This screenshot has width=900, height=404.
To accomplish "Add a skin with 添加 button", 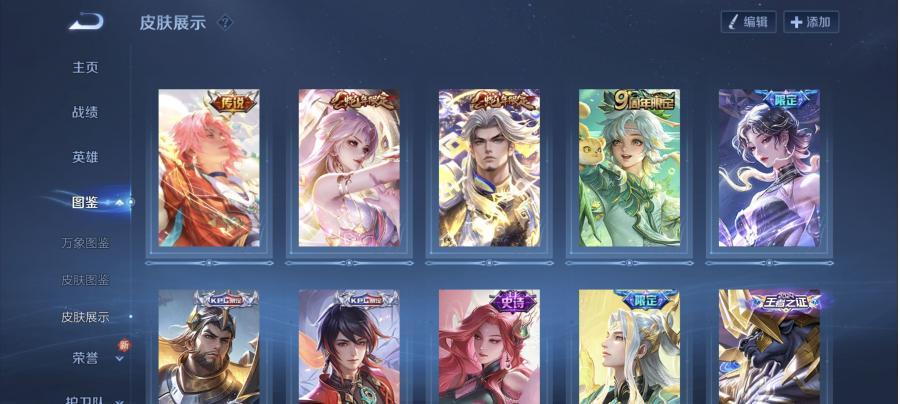I will point(810,22).
